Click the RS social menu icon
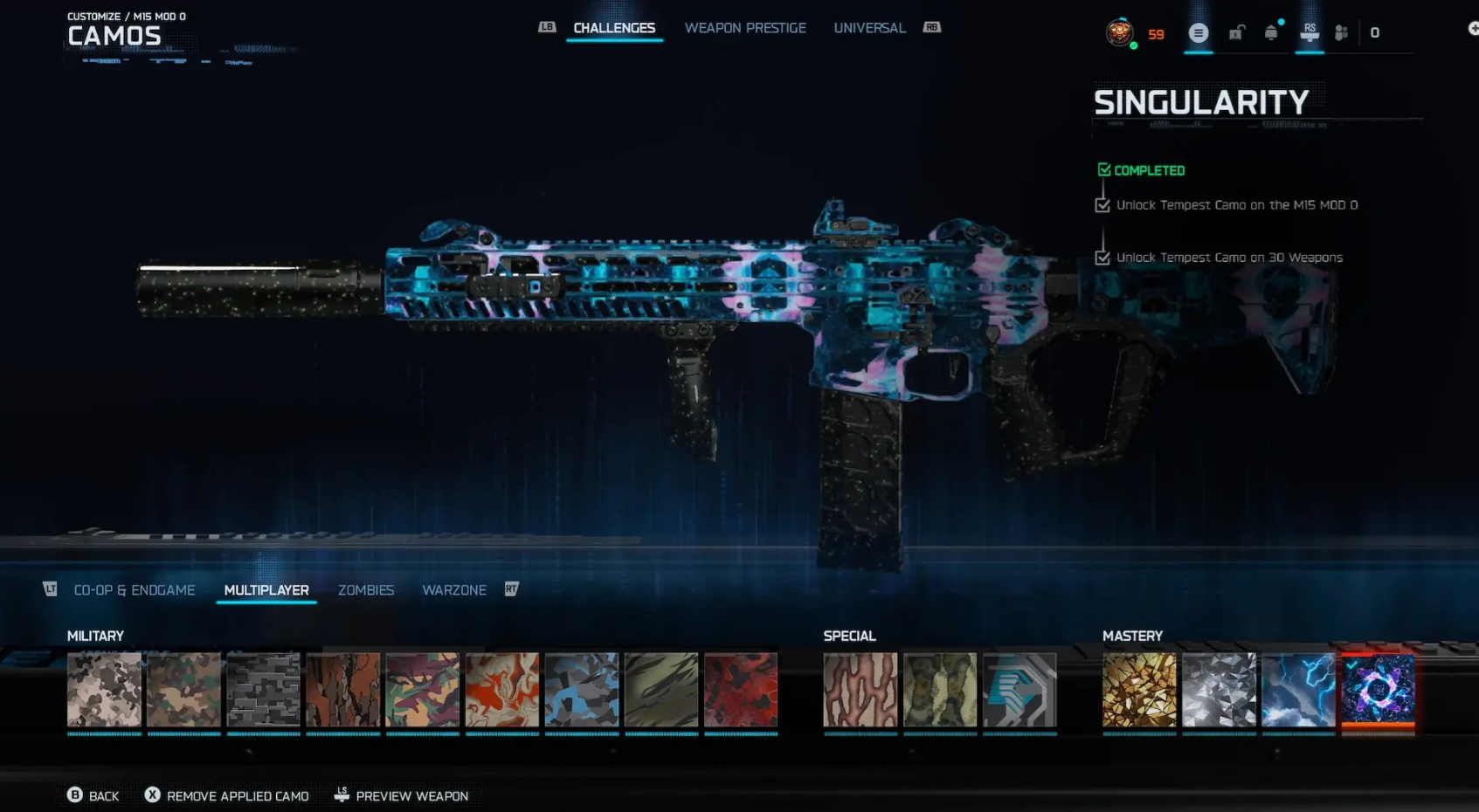1479x812 pixels. pyautogui.click(x=1310, y=32)
